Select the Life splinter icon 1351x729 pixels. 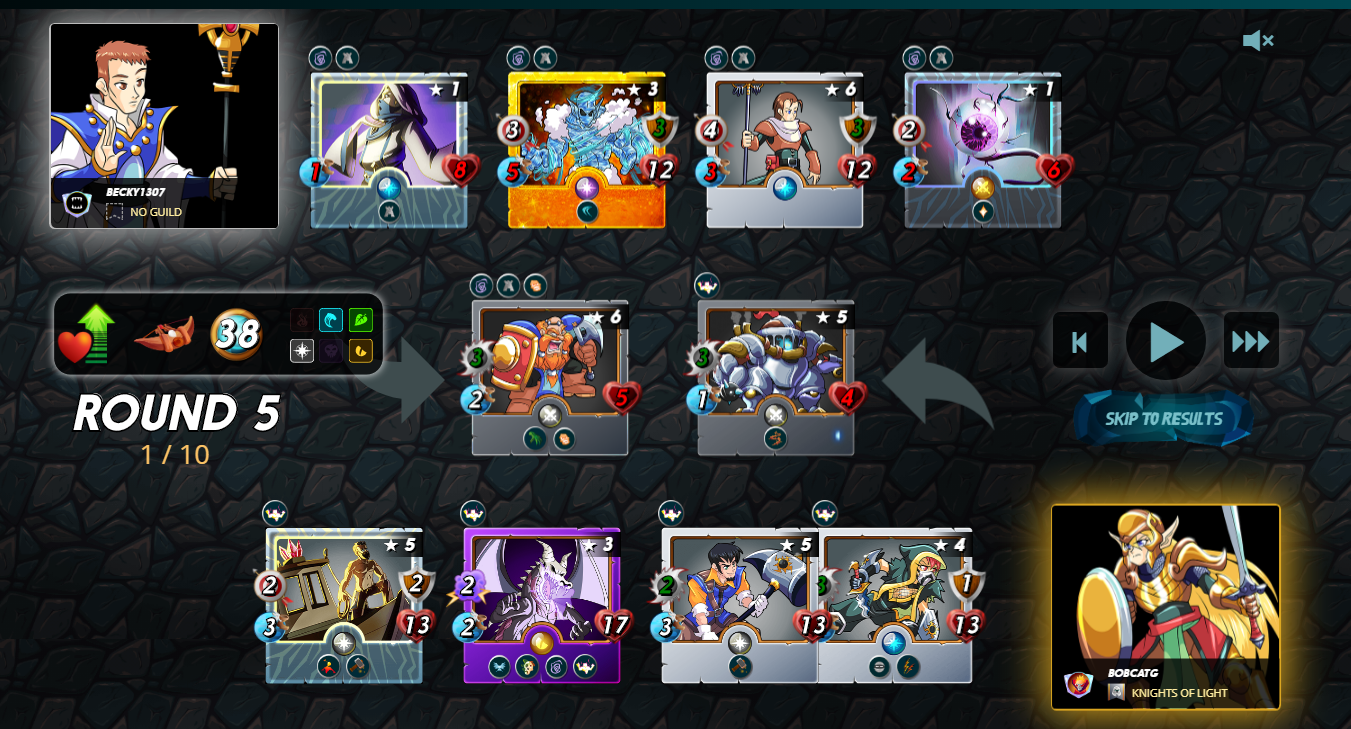pos(302,351)
